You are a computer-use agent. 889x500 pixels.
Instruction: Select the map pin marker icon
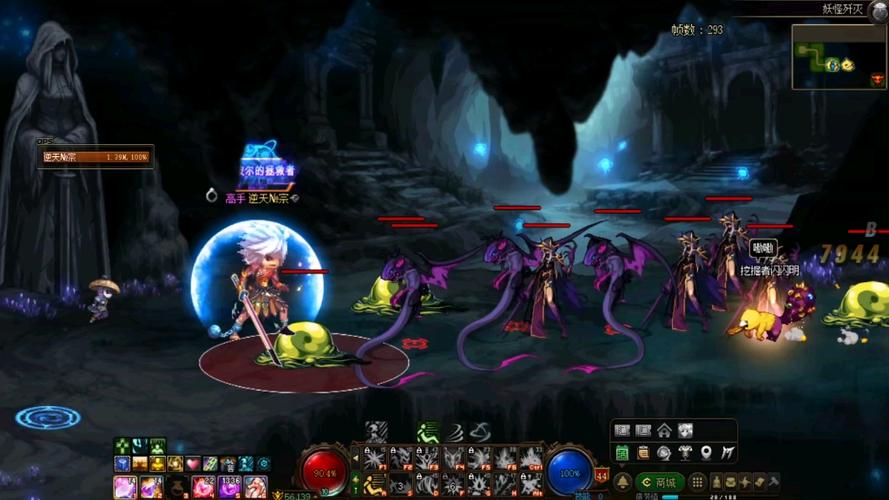707,453
